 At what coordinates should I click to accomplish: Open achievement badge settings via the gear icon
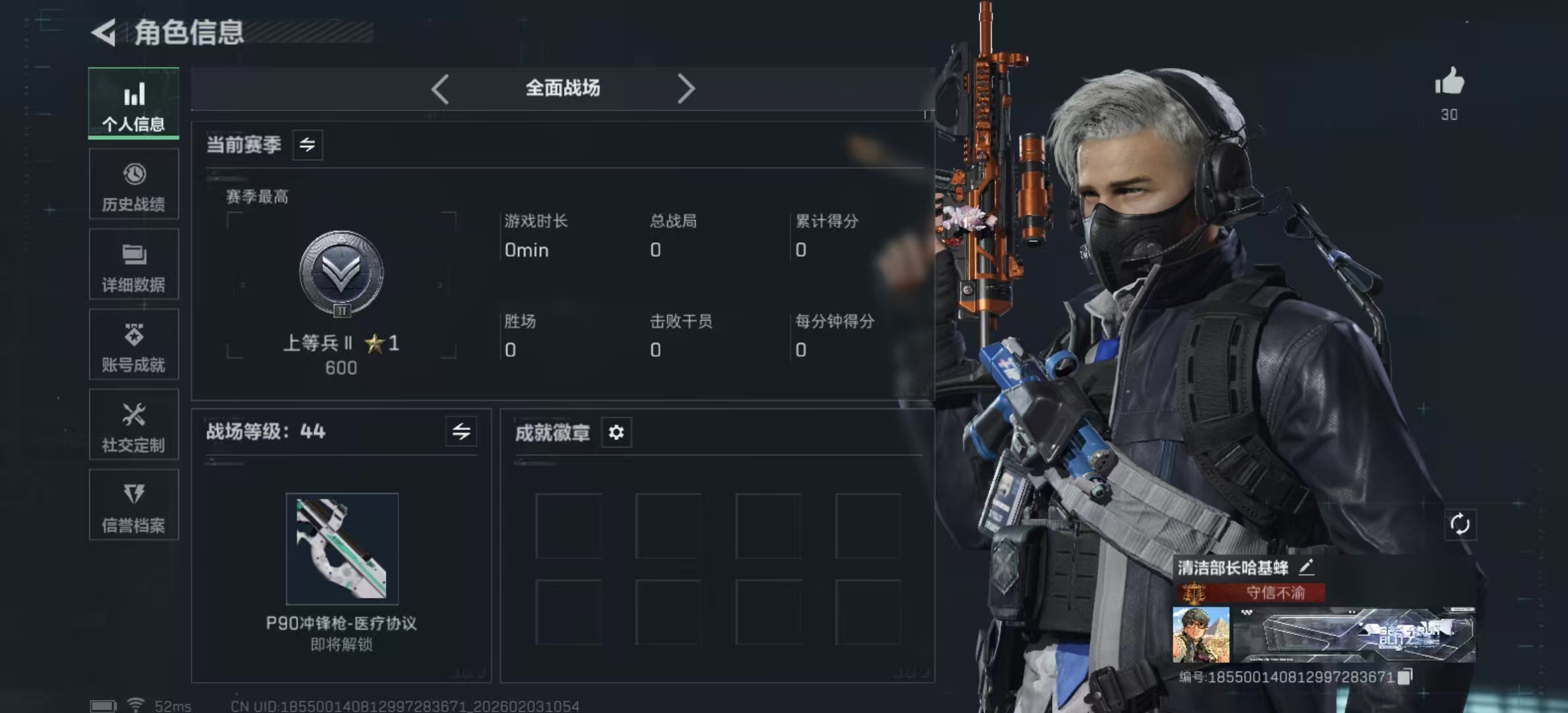click(x=617, y=432)
